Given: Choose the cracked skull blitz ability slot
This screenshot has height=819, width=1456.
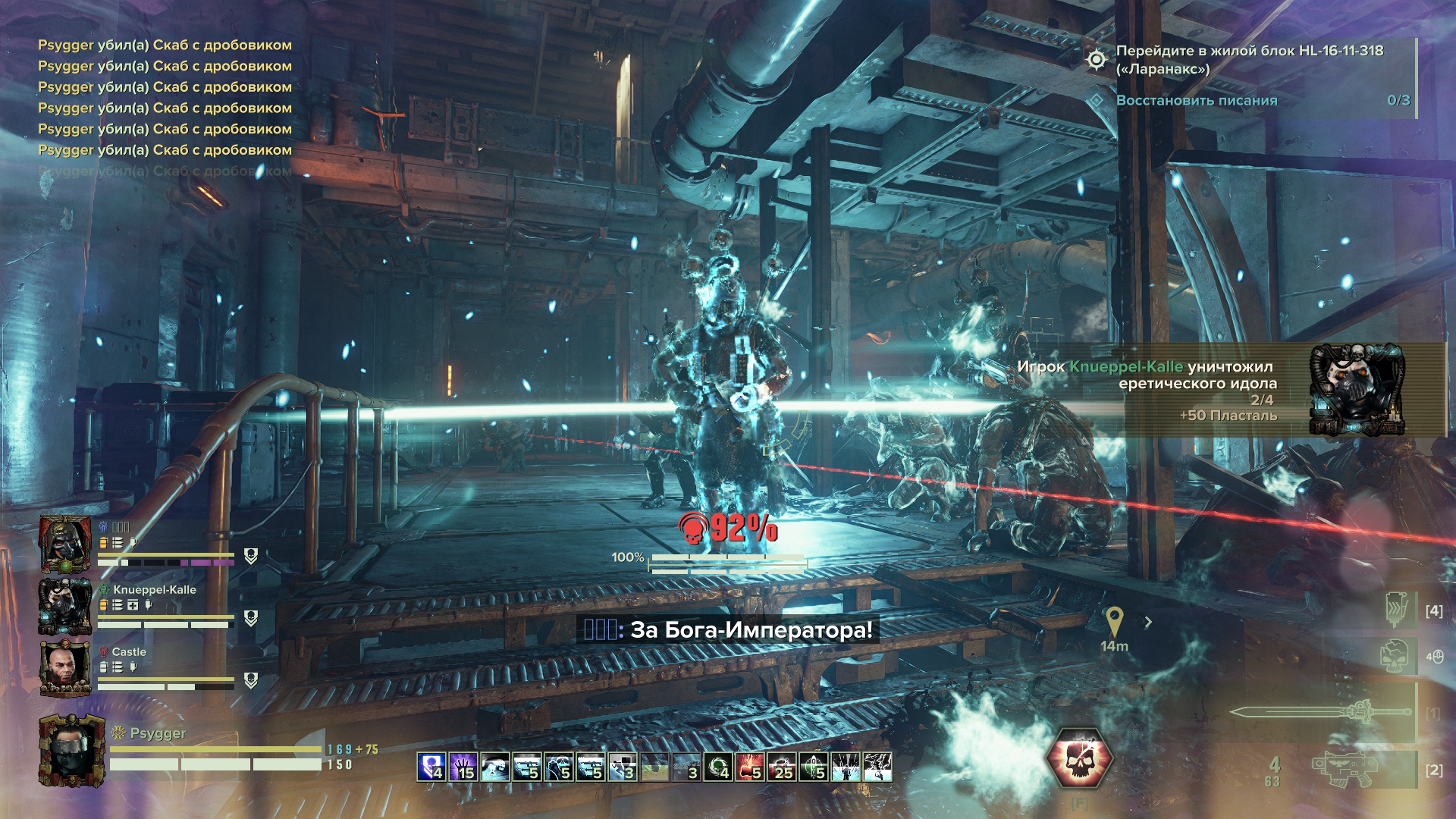Looking at the screenshot, I should tap(1397, 656).
